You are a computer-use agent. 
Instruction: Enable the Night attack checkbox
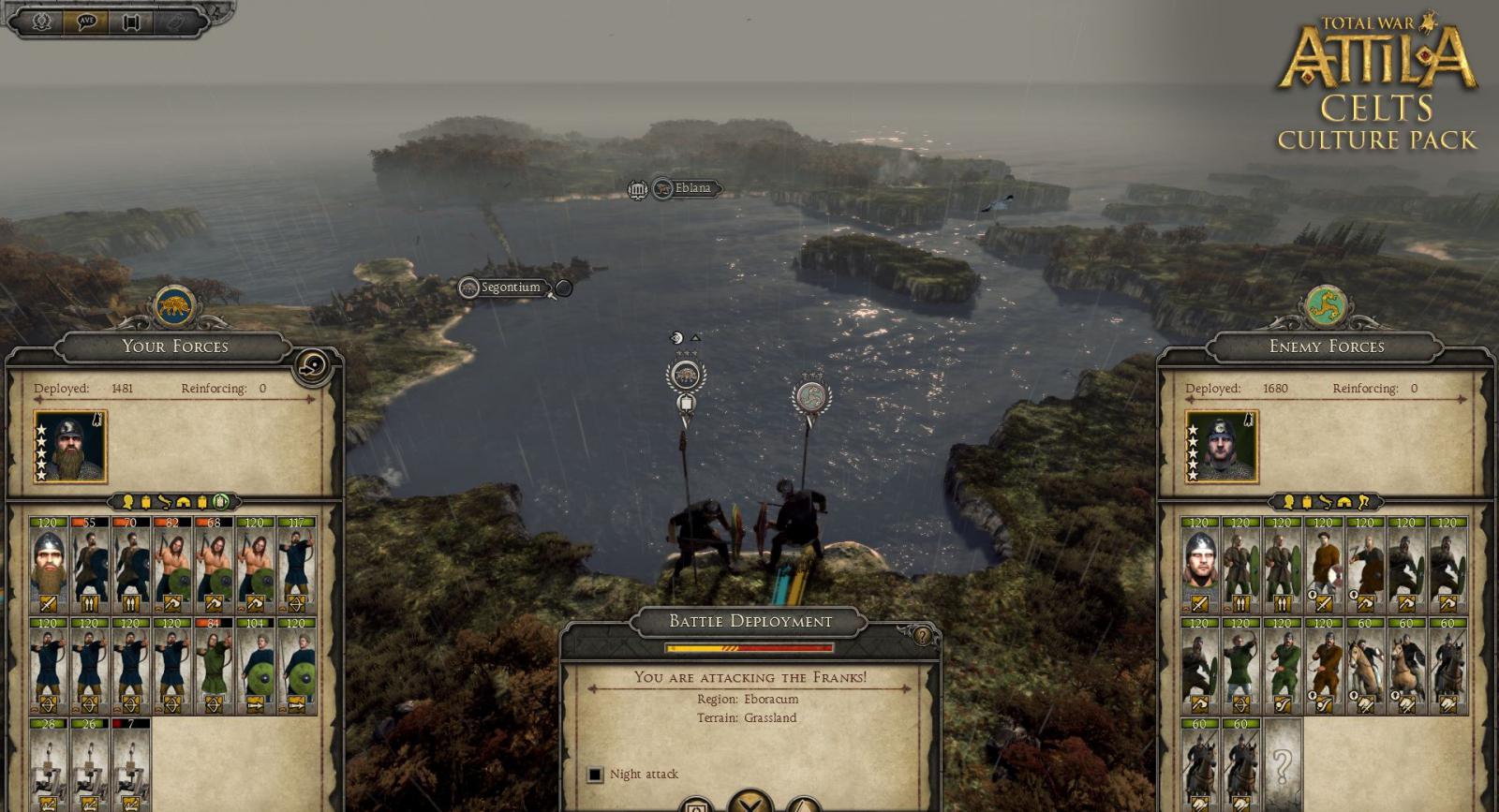[x=597, y=774]
